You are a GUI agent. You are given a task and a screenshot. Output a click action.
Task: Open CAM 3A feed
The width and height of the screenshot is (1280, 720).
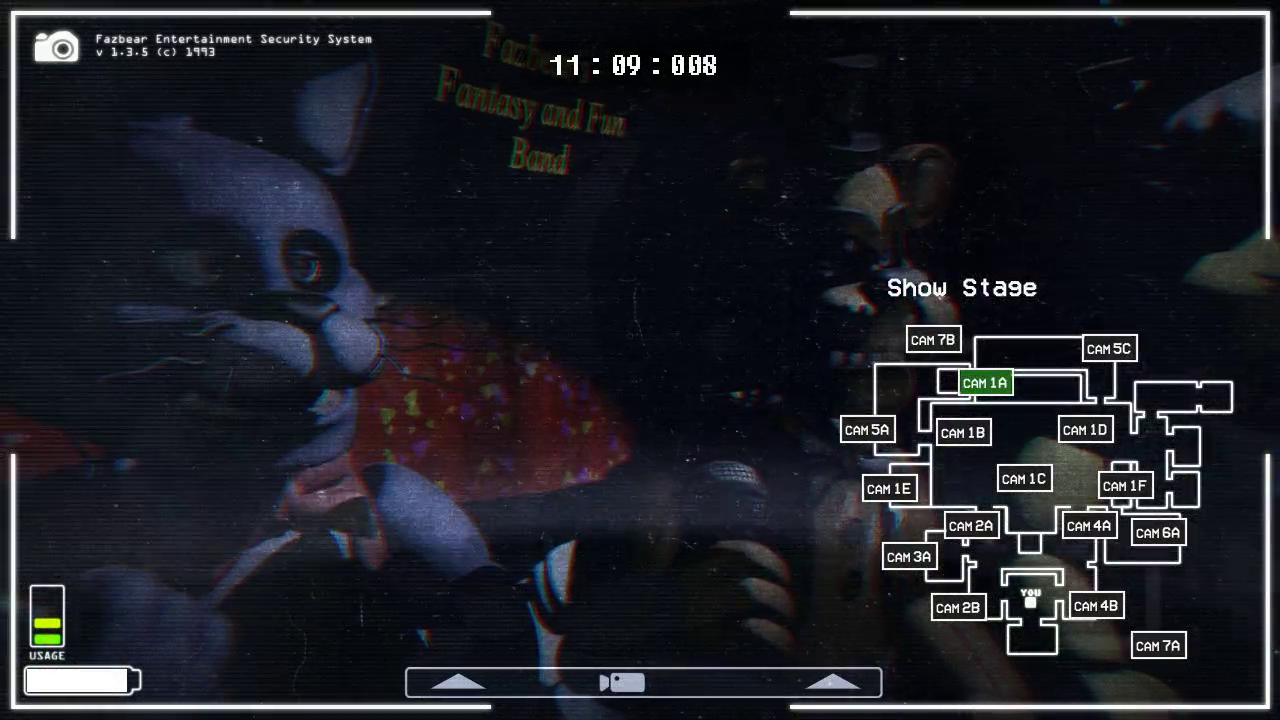point(908,556)
